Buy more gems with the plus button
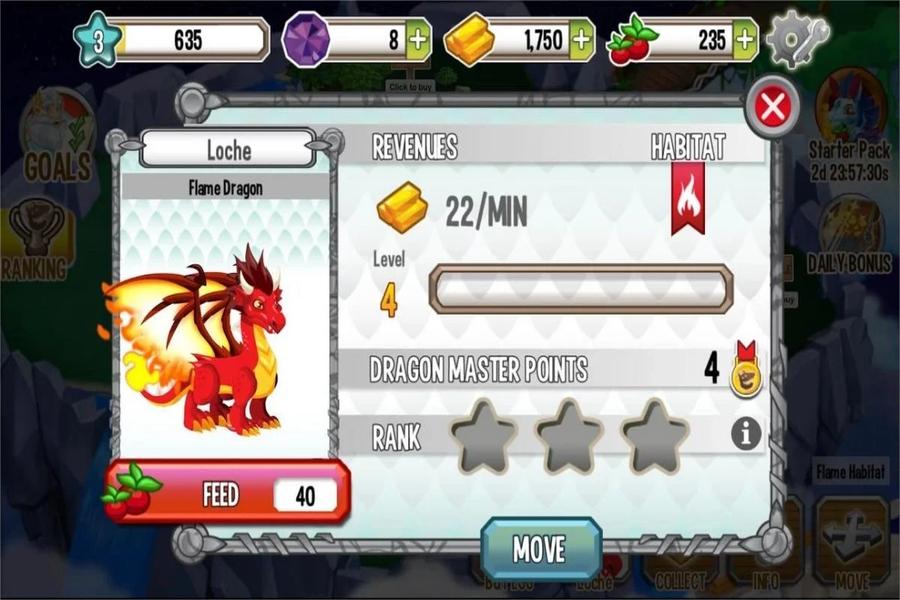The image size is (900, 600). 419,40
